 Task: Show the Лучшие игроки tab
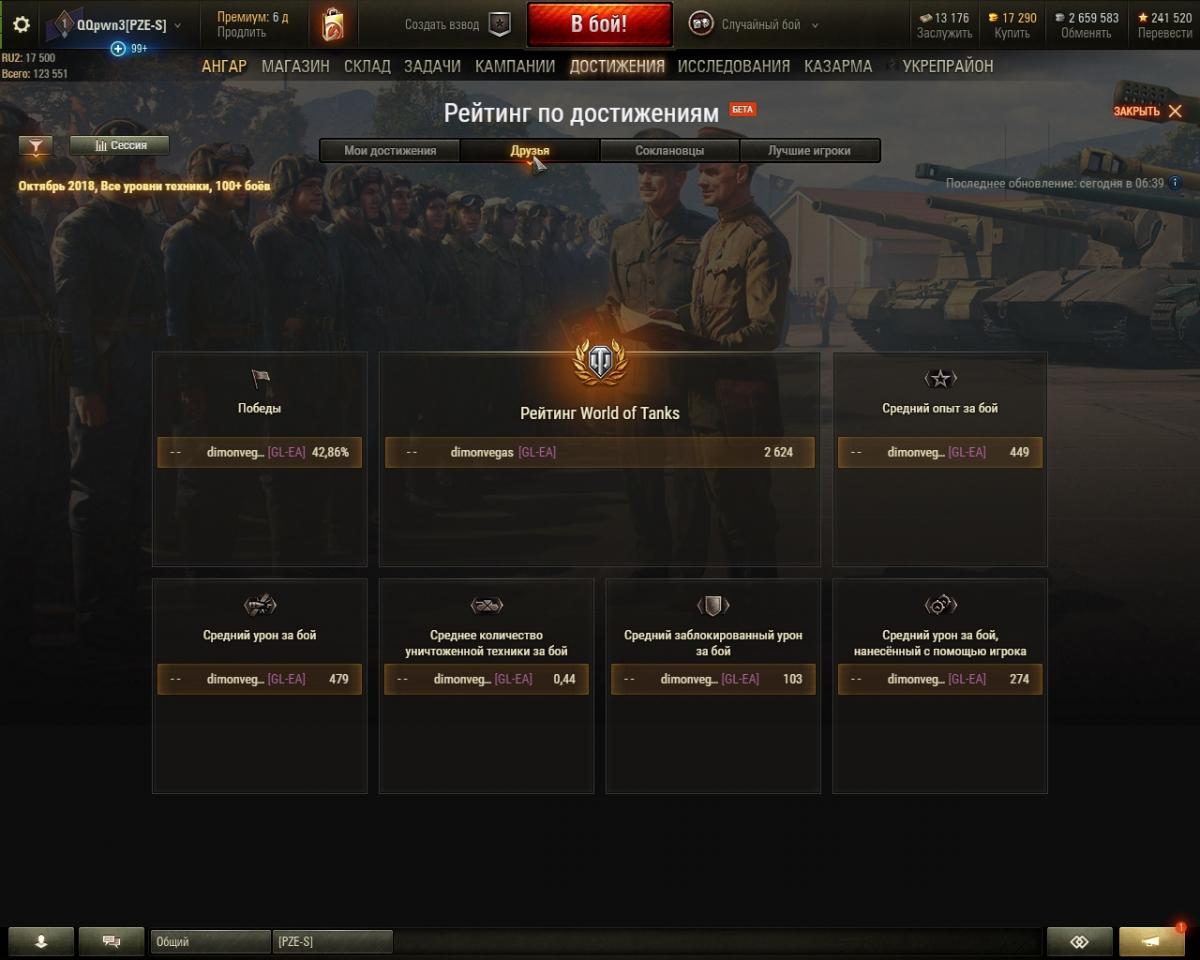click(x=809, y=151)
